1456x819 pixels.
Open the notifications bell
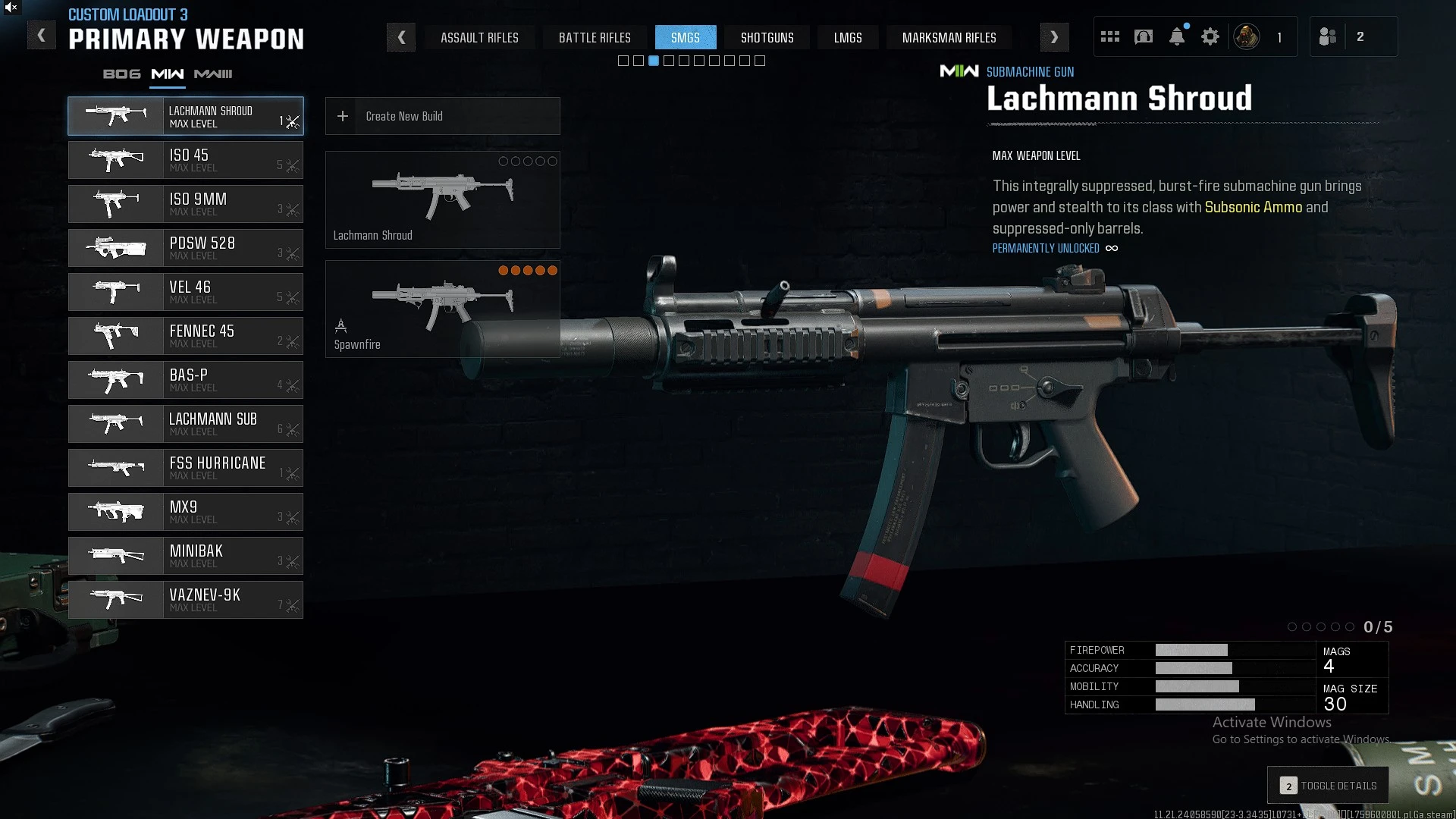[x=1177, y=36]
